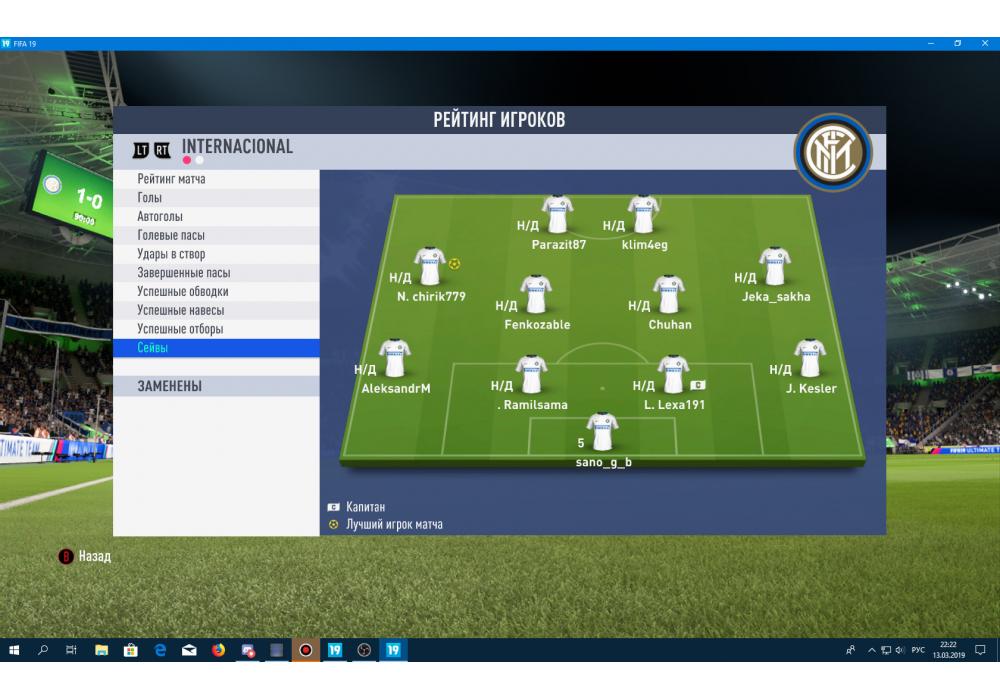Close the FIFA 19 window
1000x700 pixels.
(x=983, y=44)
